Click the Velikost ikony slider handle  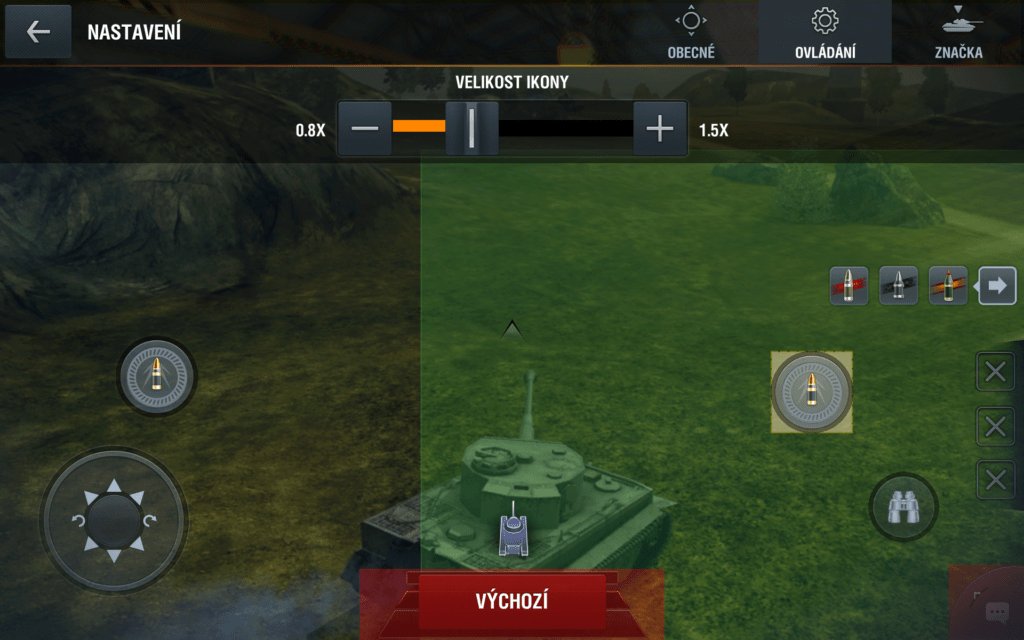point(471,129)
